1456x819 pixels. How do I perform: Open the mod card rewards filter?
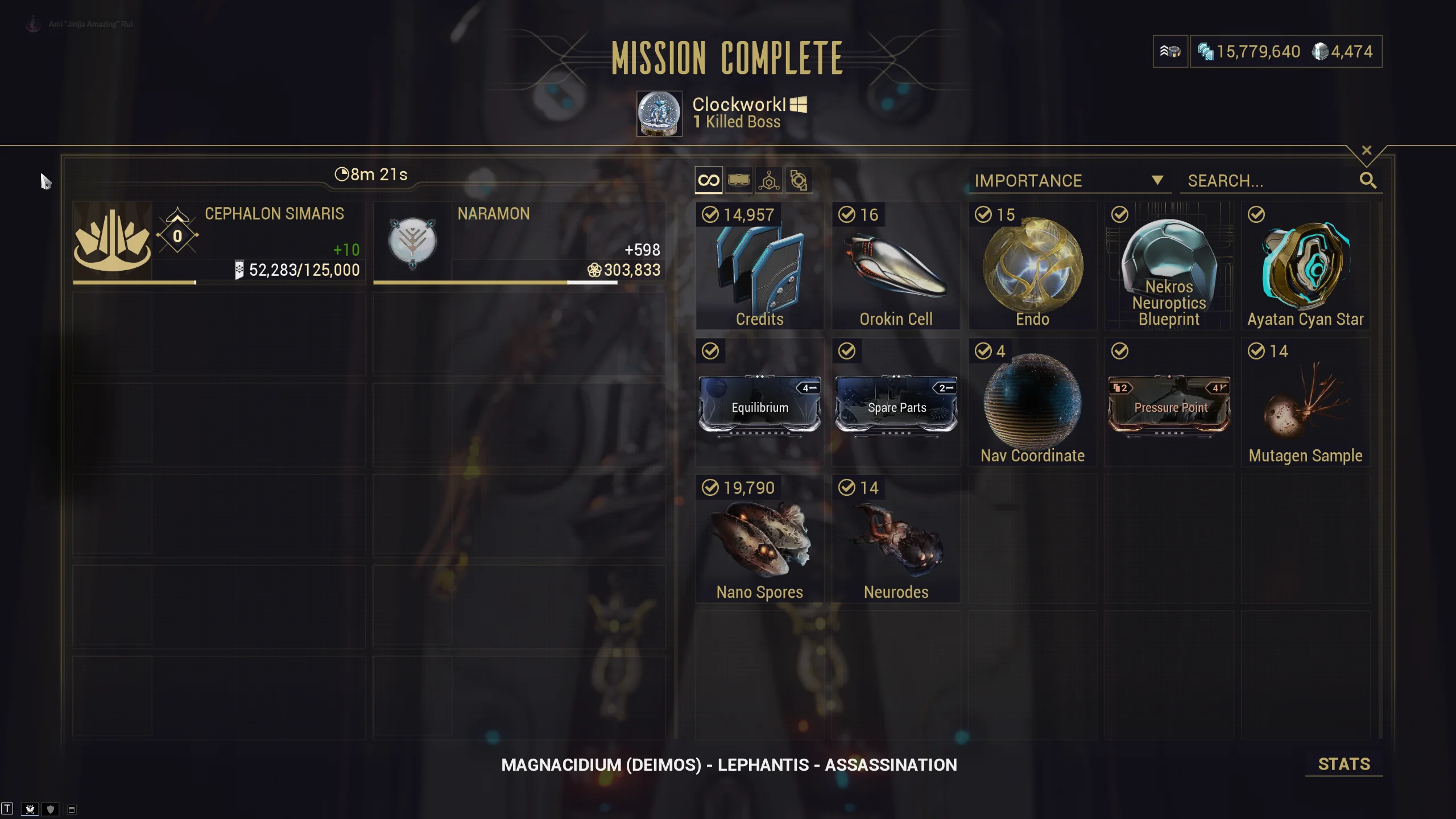point(738,180)
